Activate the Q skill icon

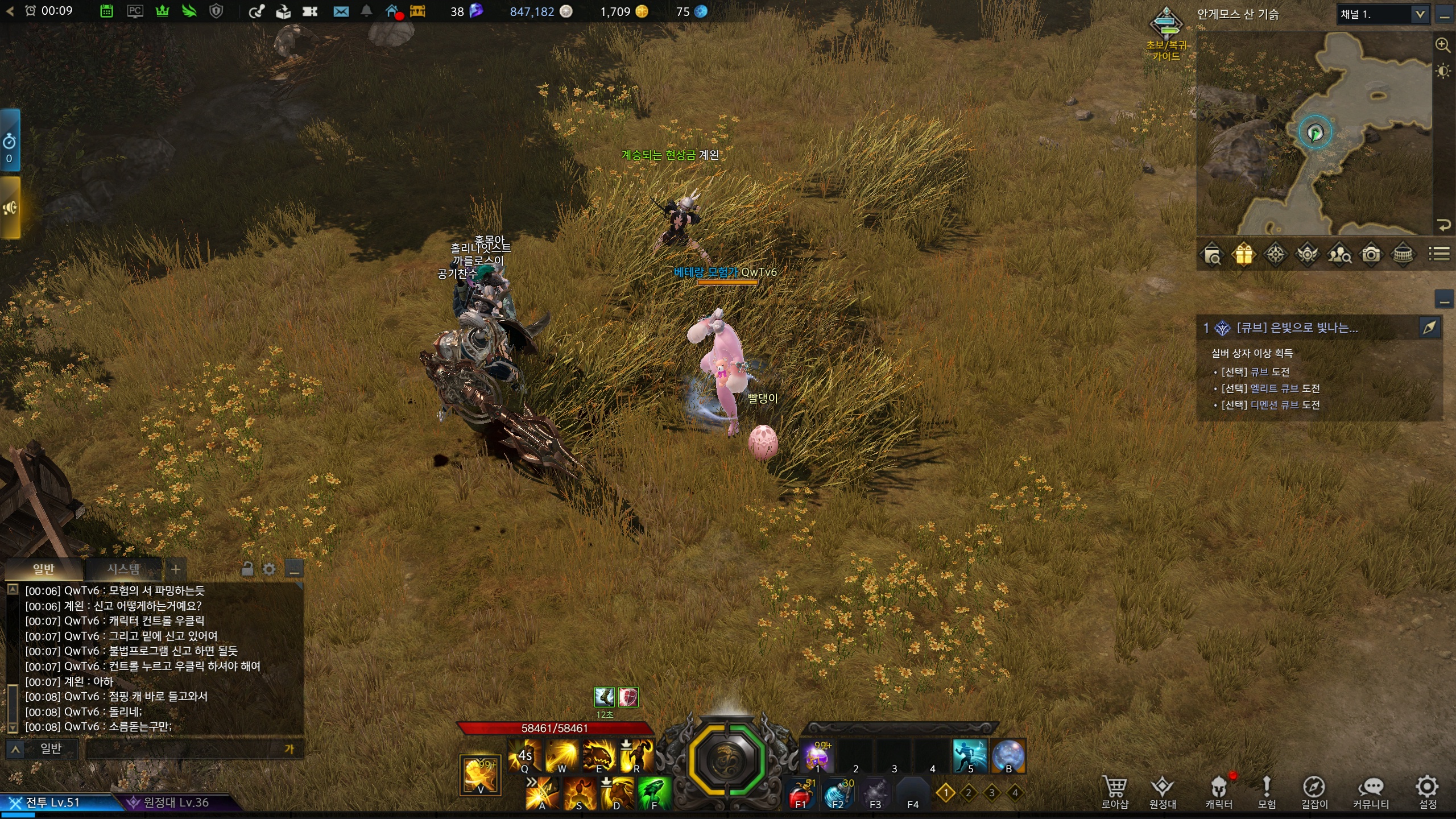click(x=524, y=756)
